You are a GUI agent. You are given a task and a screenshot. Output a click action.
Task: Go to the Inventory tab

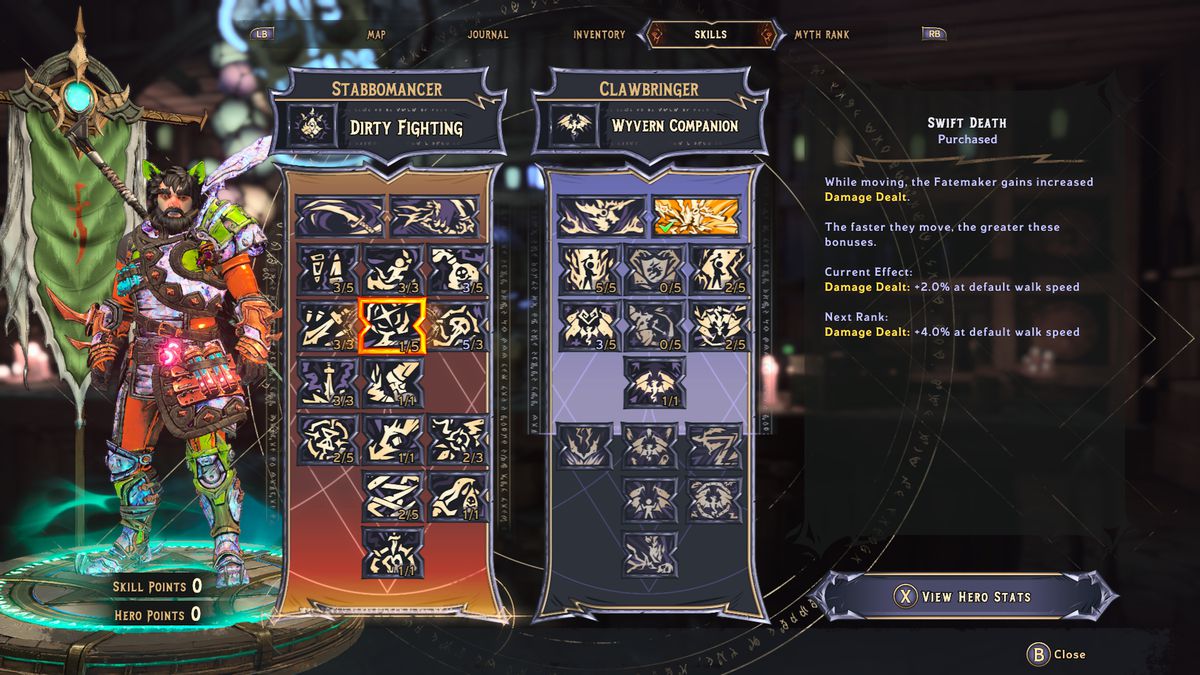599,34
